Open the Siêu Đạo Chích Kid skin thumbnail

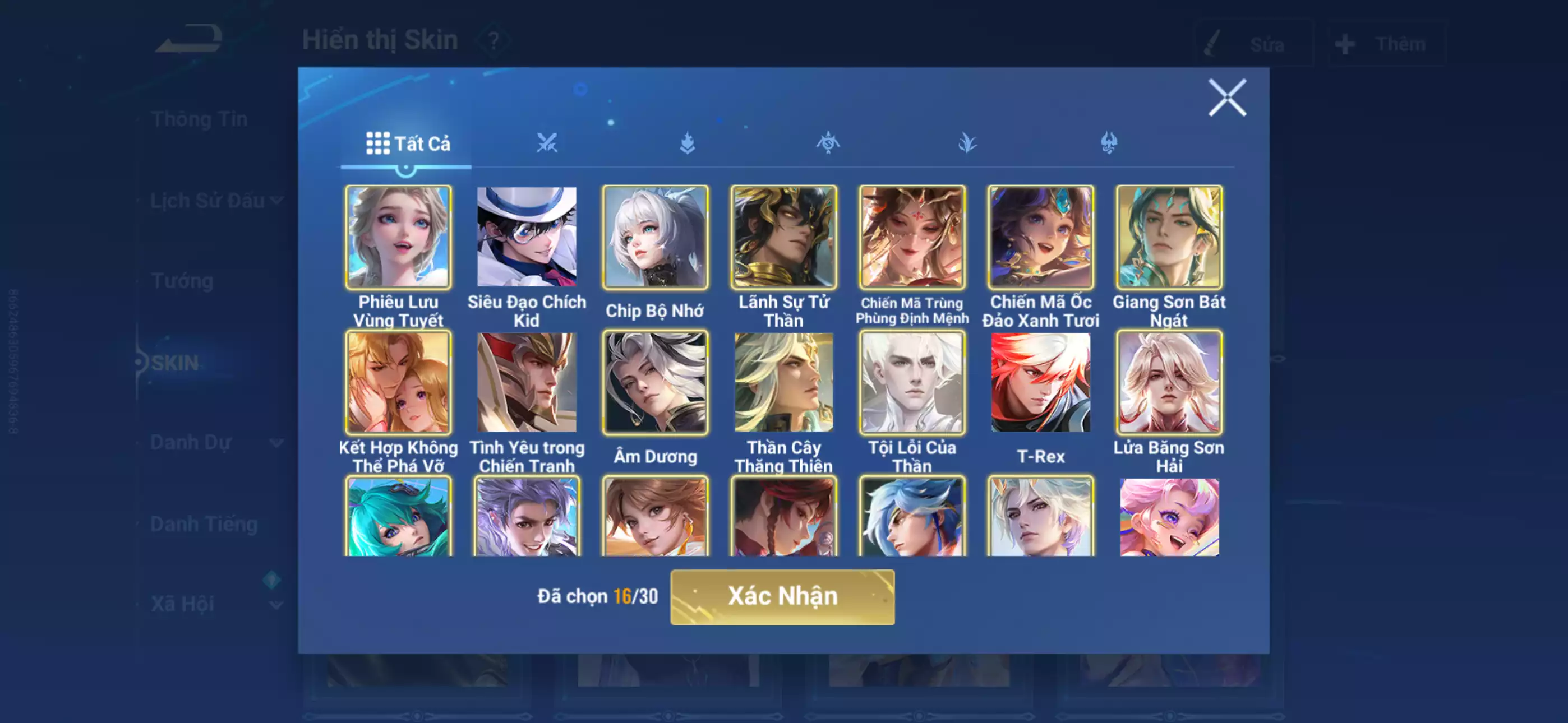(x=527, y=237)
